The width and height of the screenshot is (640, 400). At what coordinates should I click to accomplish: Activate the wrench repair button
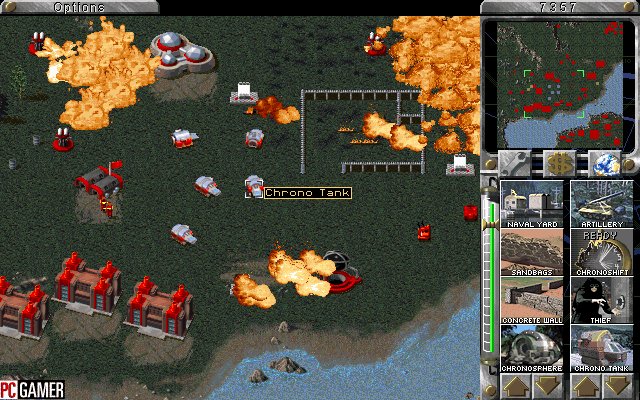point(517,163)
